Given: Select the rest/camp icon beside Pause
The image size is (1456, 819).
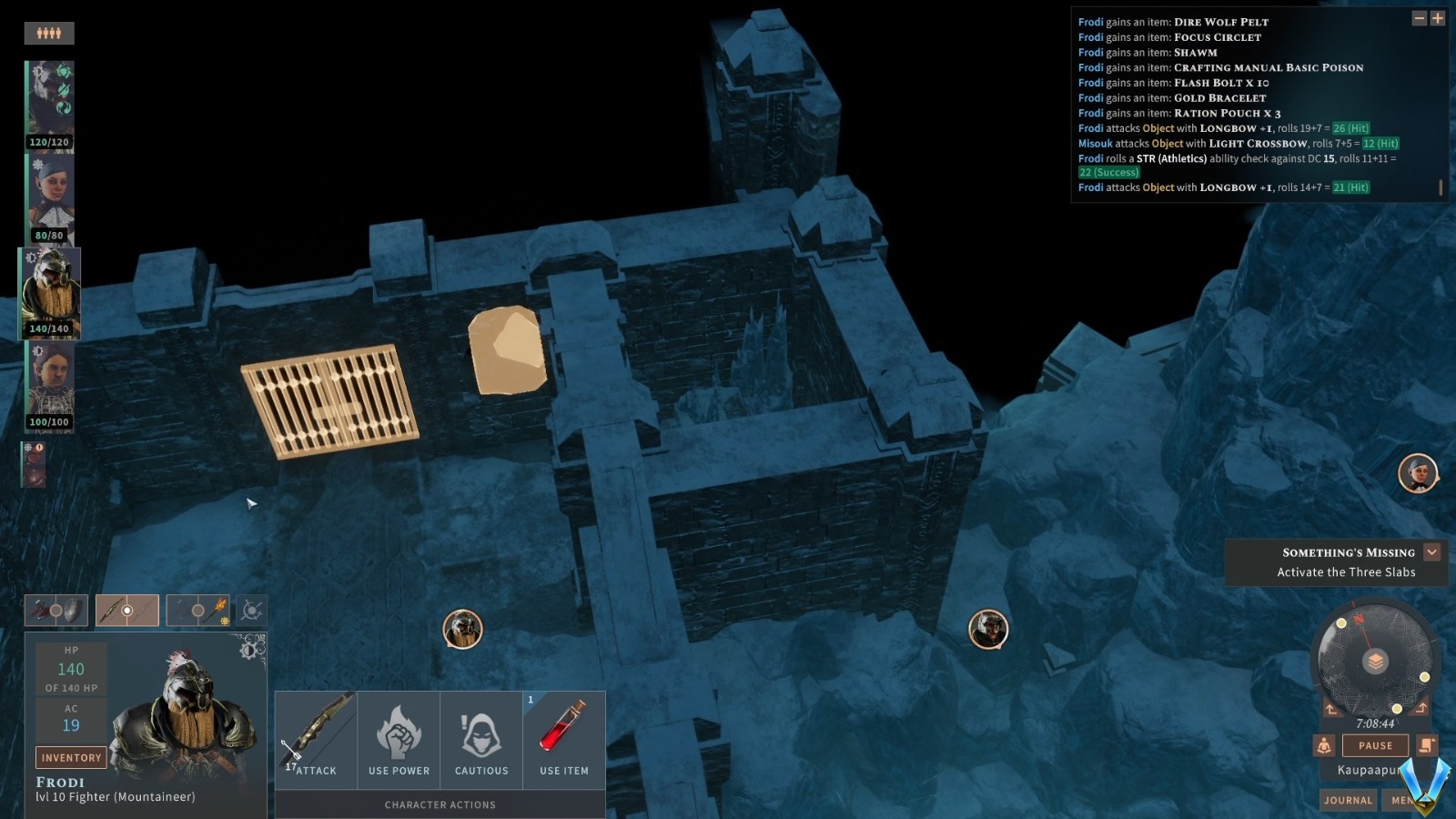Looking at the screenshot, I should (1324, 745).
